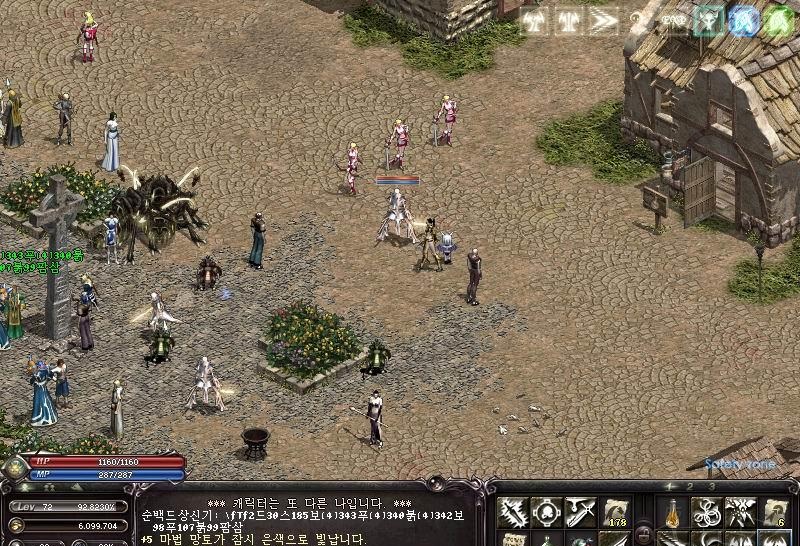
Task: Toggle the hotbar padlock button
Action: click(643, 531)
